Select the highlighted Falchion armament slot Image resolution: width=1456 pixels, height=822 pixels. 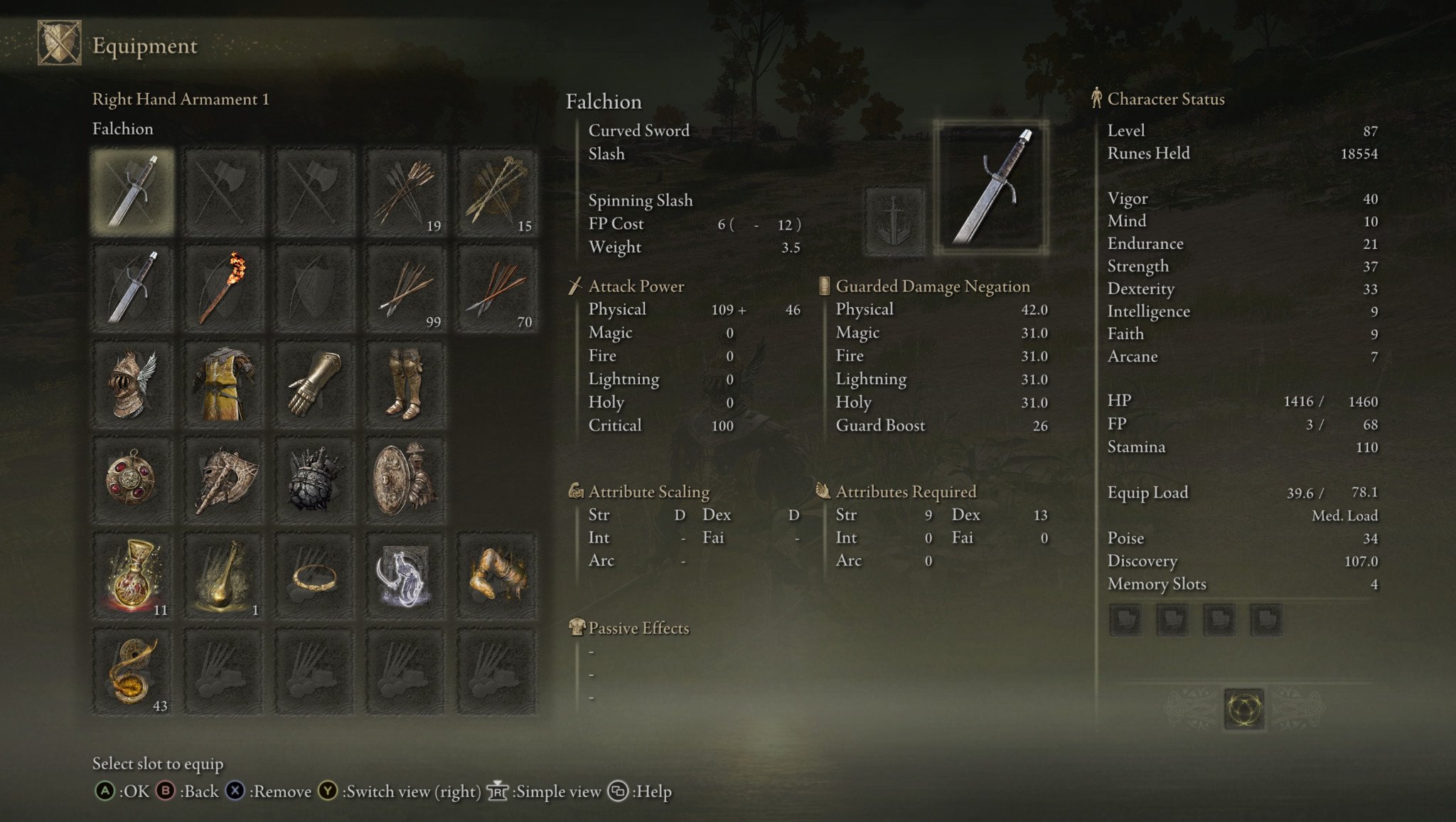(x=133, y=192)
